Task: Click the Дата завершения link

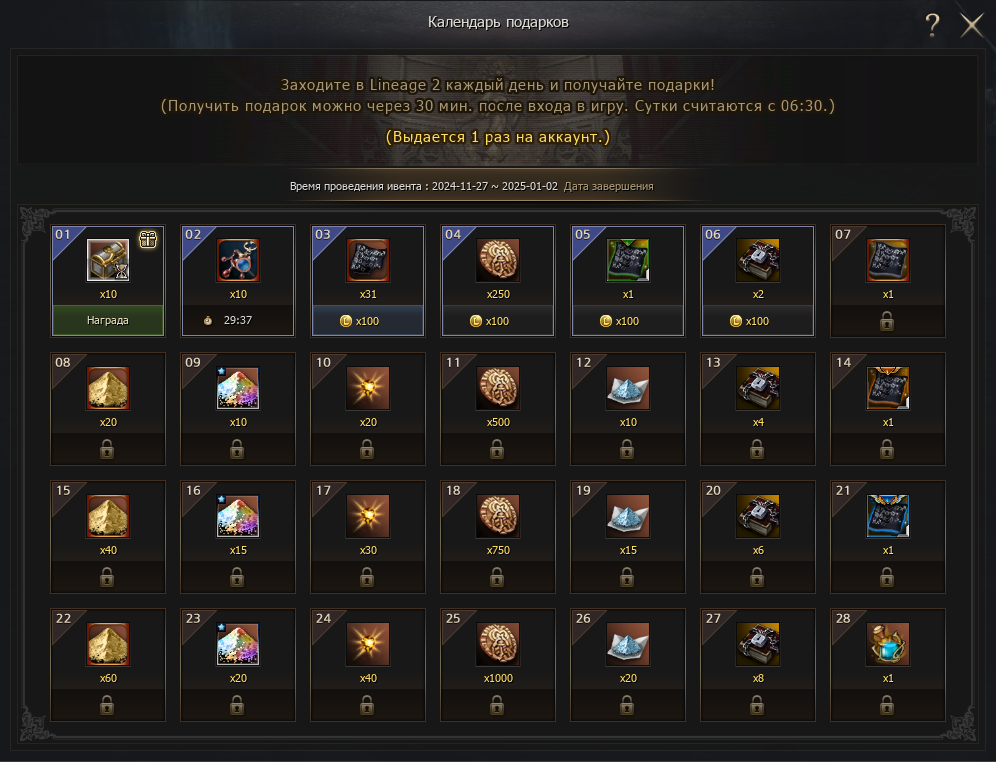Action: (608, 187)
